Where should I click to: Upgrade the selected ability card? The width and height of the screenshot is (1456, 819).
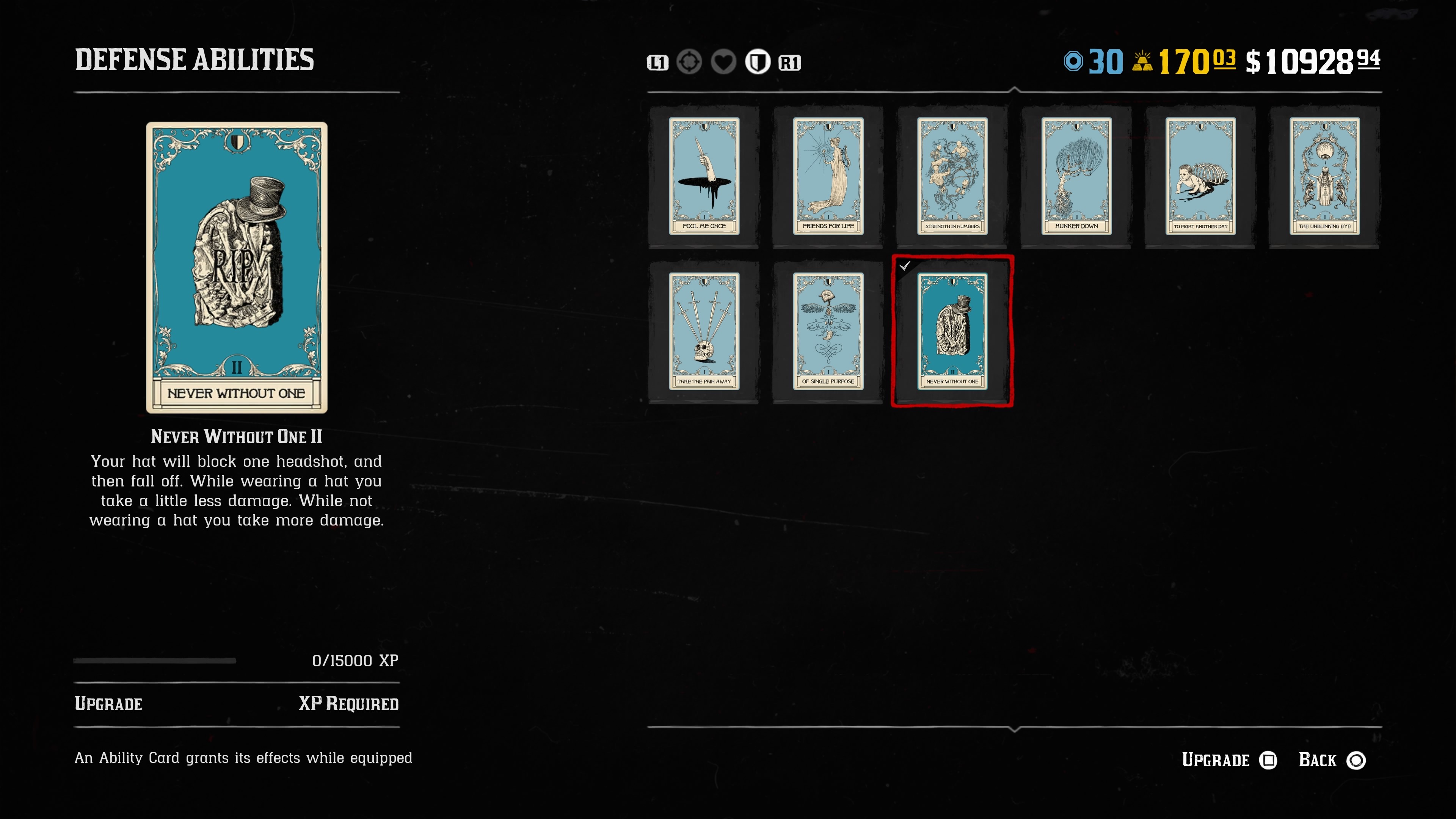coord(1229,760)
